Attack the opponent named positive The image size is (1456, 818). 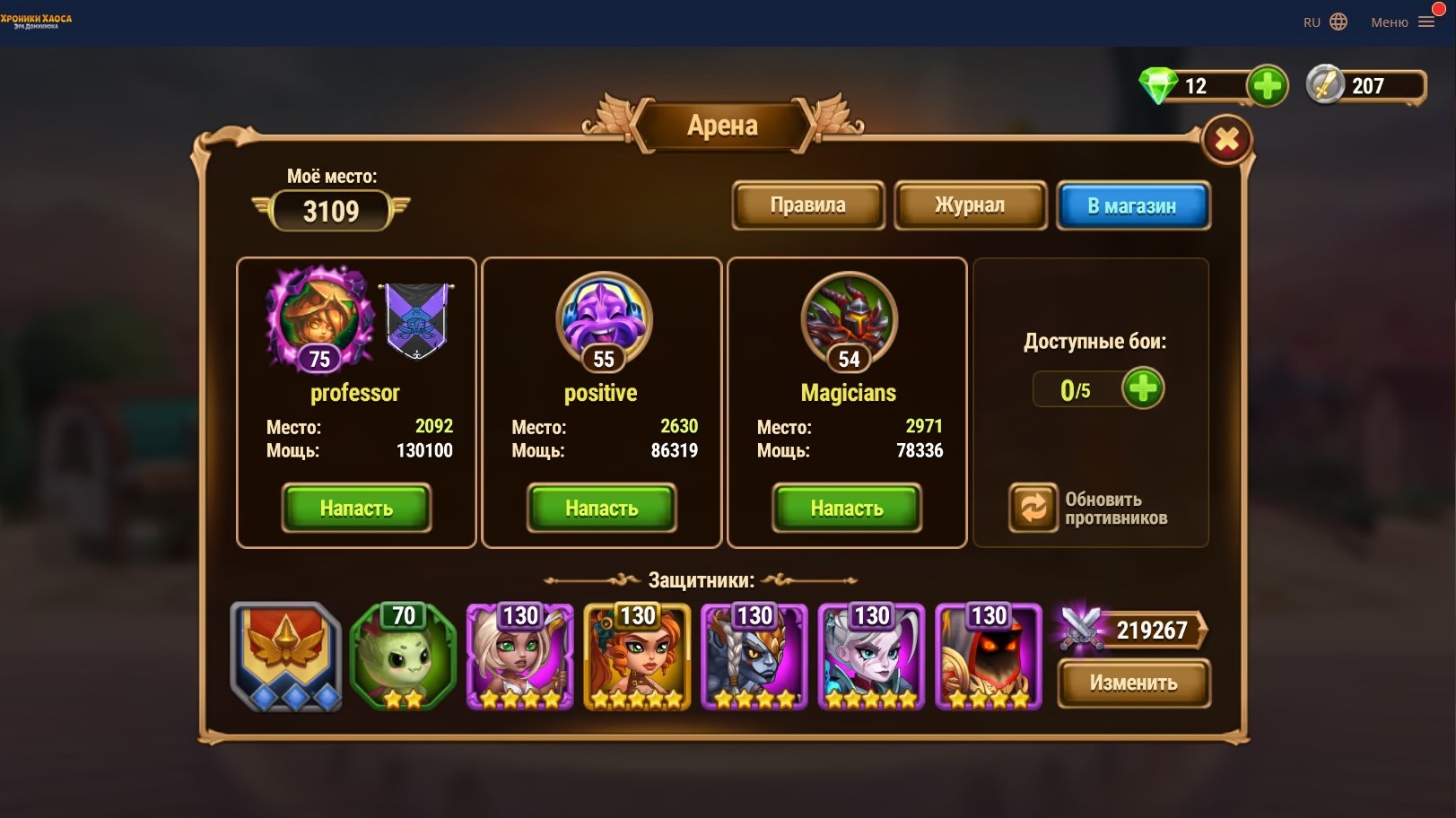point(601,508)
